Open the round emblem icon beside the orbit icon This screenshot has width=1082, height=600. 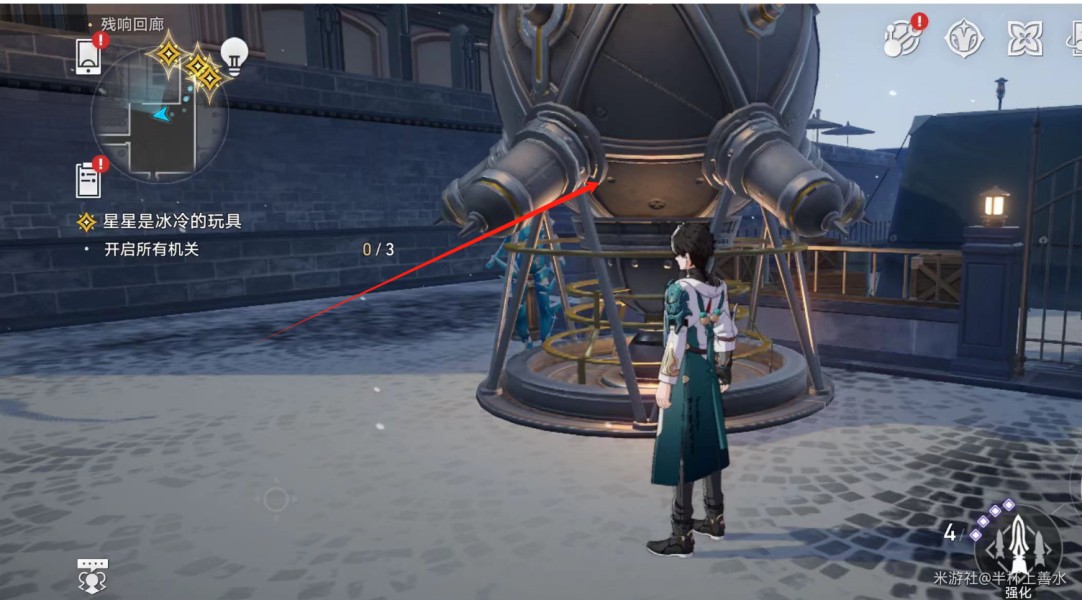coord(964,38)
